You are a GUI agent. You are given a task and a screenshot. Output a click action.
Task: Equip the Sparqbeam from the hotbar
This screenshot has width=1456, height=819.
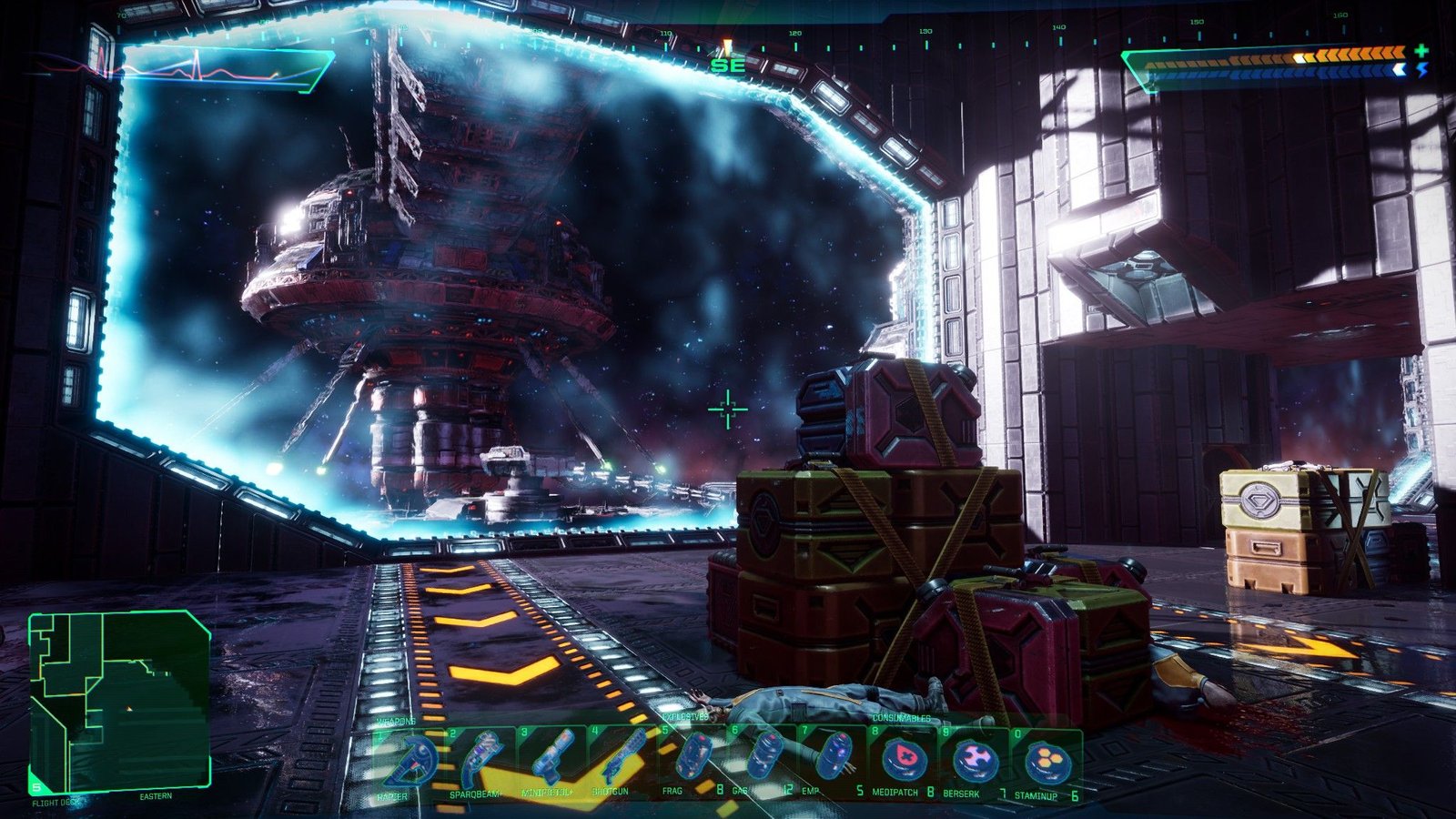pyautogui.click(x=480, y=762)
